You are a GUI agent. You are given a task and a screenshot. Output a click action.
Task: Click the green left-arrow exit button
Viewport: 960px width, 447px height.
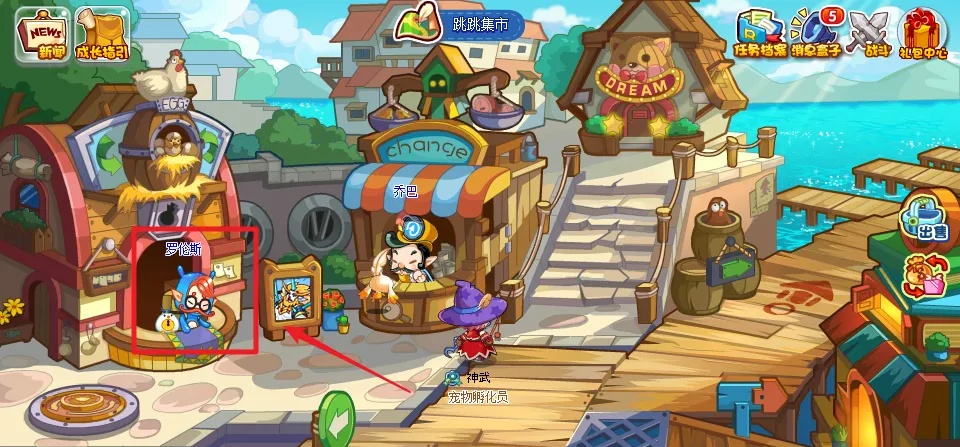click(337, 419)
